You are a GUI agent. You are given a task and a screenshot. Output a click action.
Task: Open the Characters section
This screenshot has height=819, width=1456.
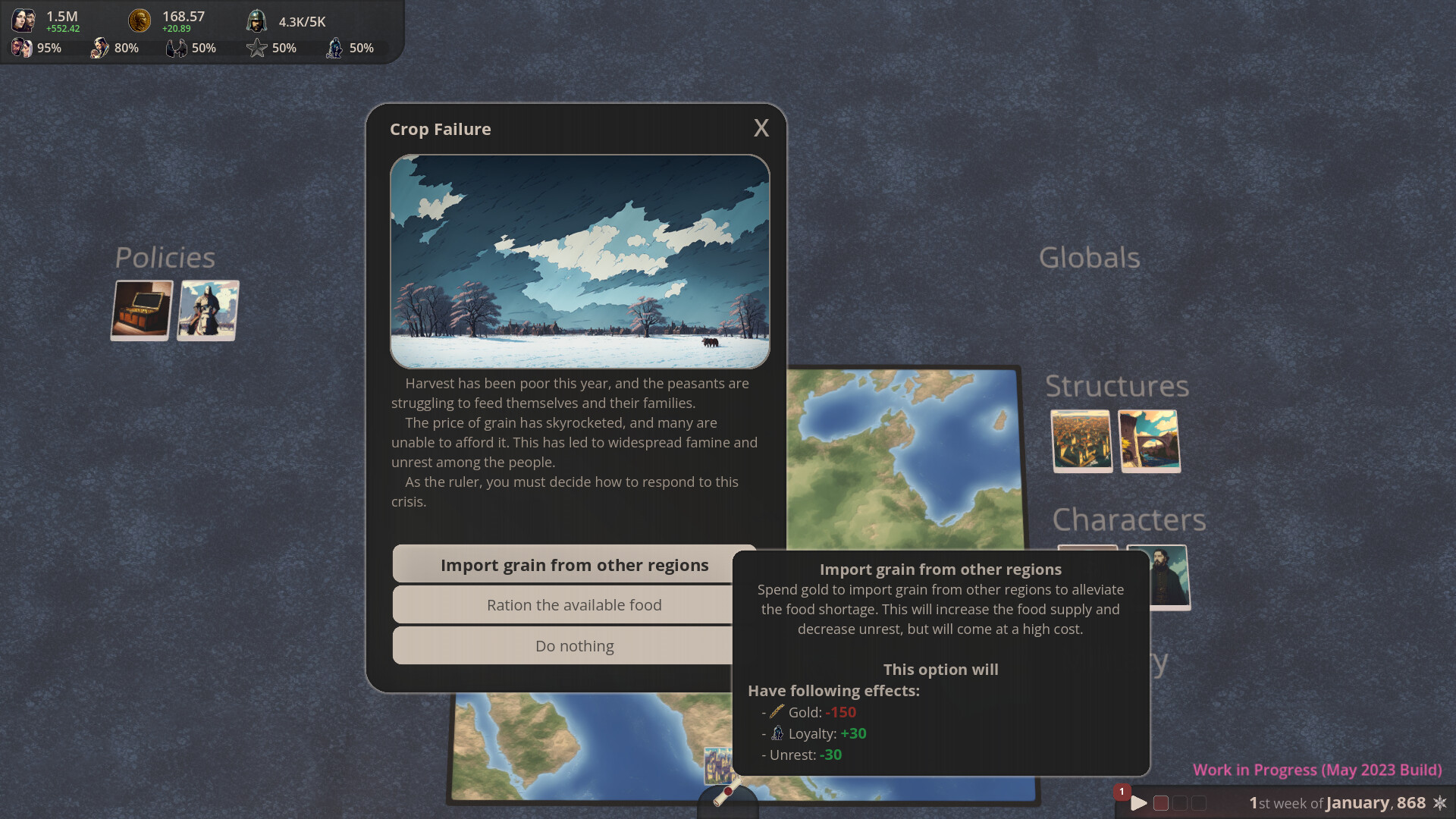point(1129,520)
